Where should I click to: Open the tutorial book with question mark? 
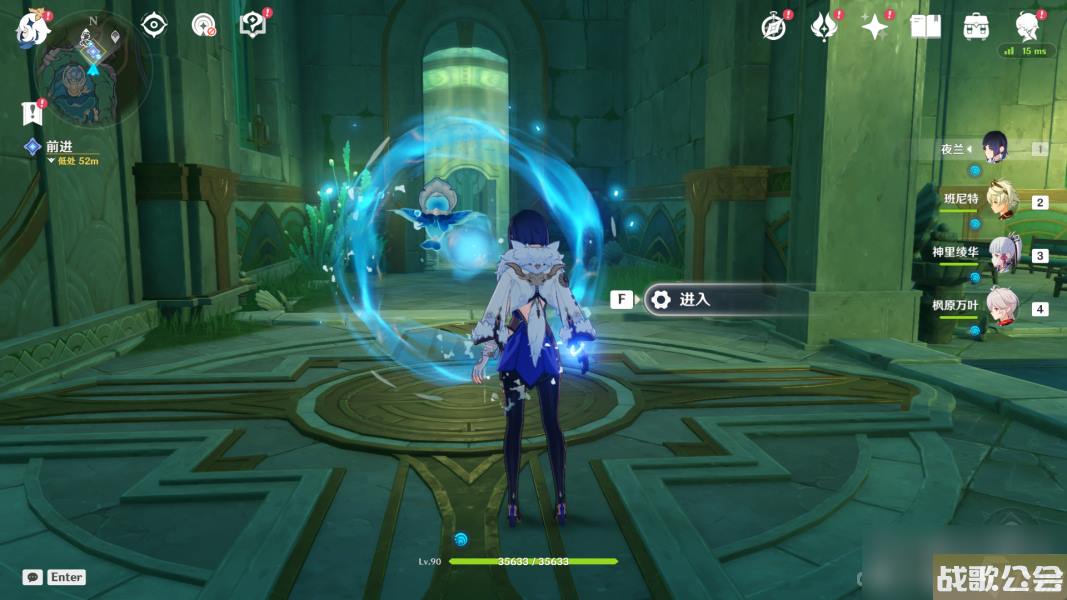coord(254,25)
